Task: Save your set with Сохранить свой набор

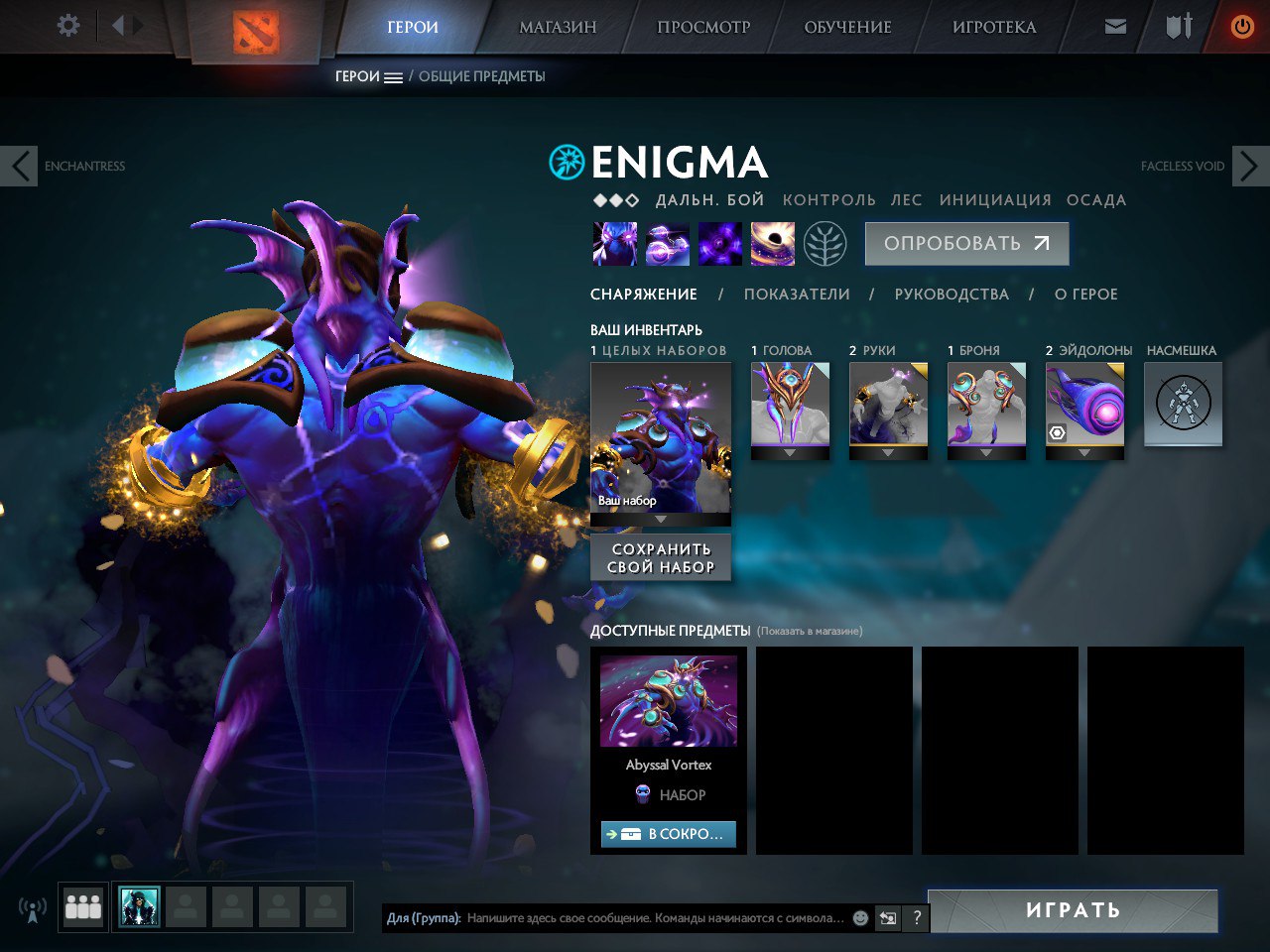Action: 661,558
